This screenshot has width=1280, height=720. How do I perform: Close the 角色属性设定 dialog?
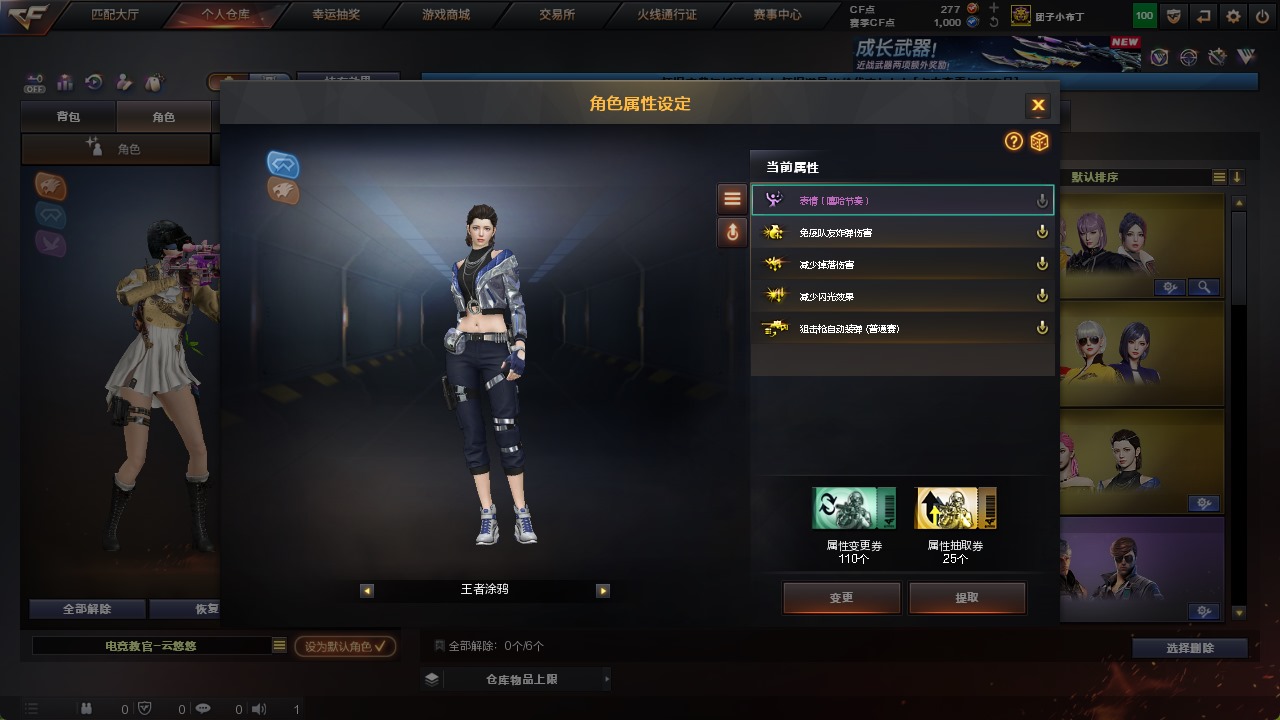coord(1038,105)
